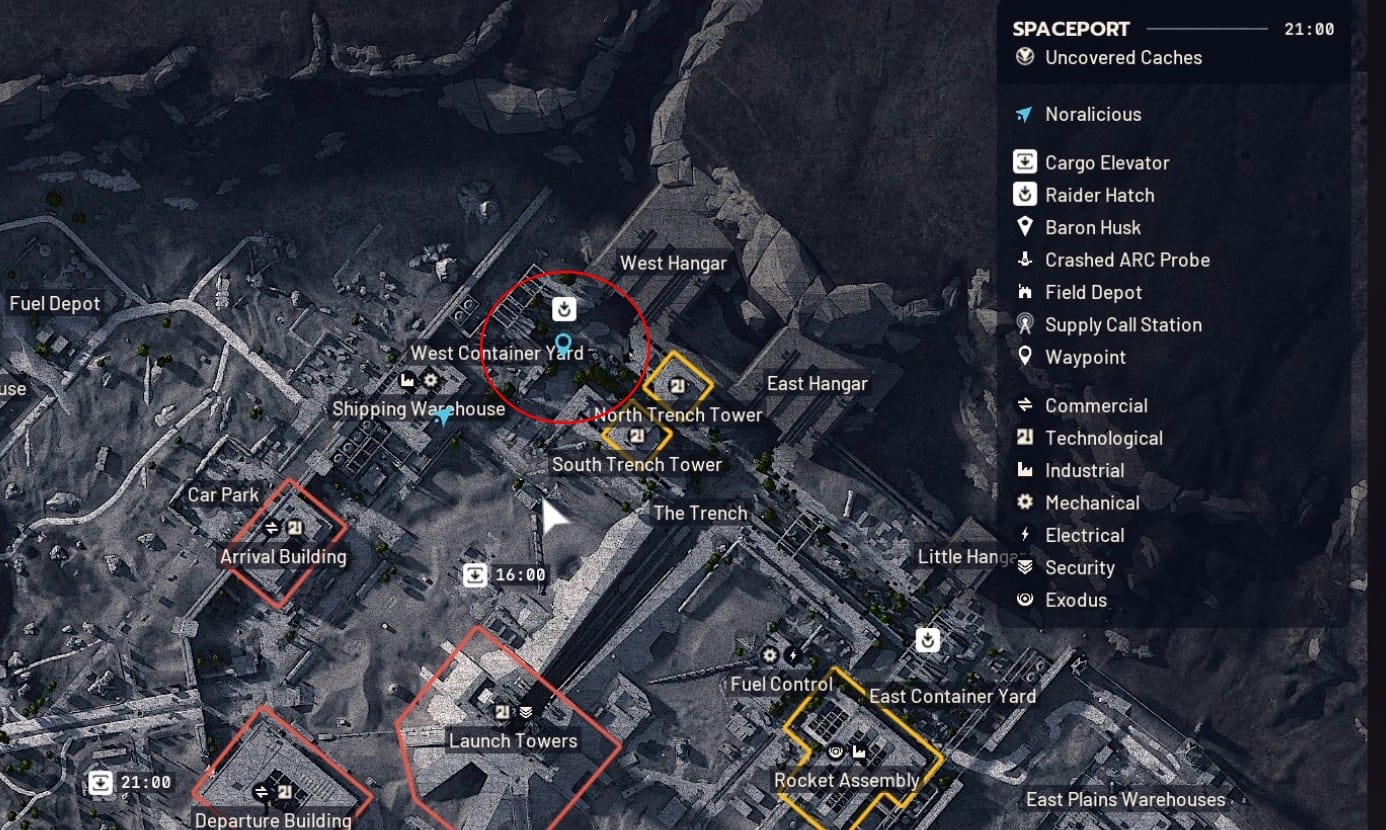Select the Noralicious player entry

coord(1092,114)
